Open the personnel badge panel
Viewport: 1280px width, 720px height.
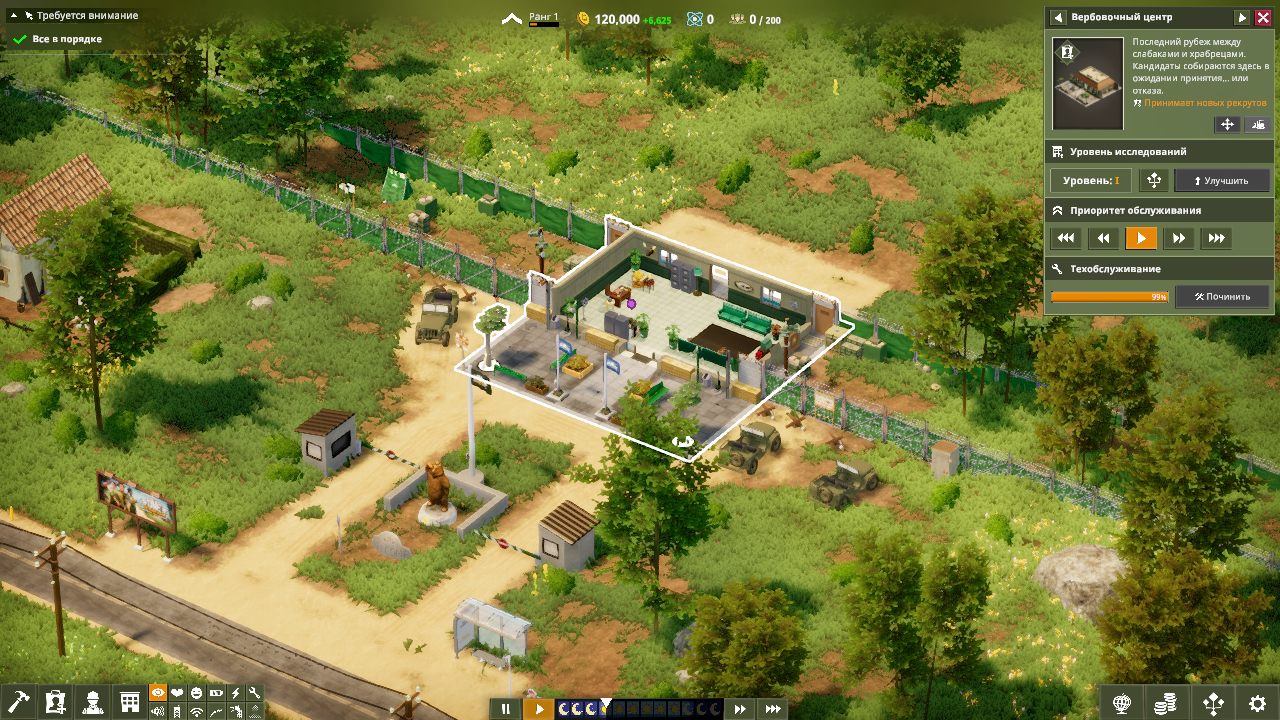55,700
